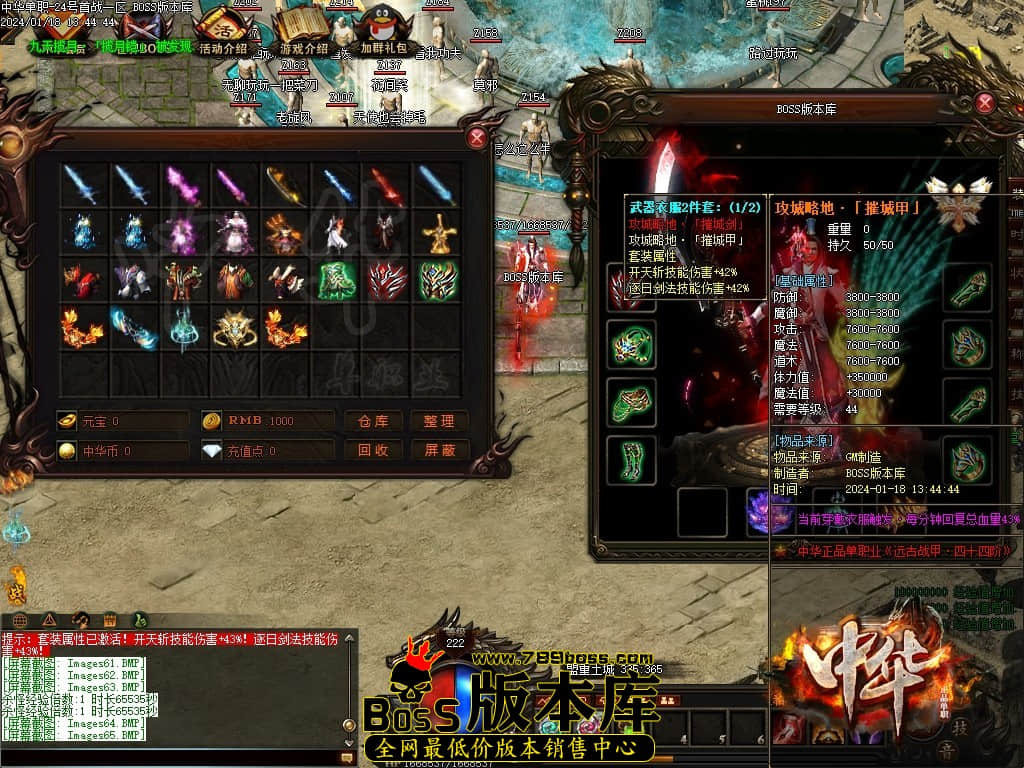Click the 整理 sort button
The height and width of the screenshot is (768, 1024).
[x=439, y=421]
